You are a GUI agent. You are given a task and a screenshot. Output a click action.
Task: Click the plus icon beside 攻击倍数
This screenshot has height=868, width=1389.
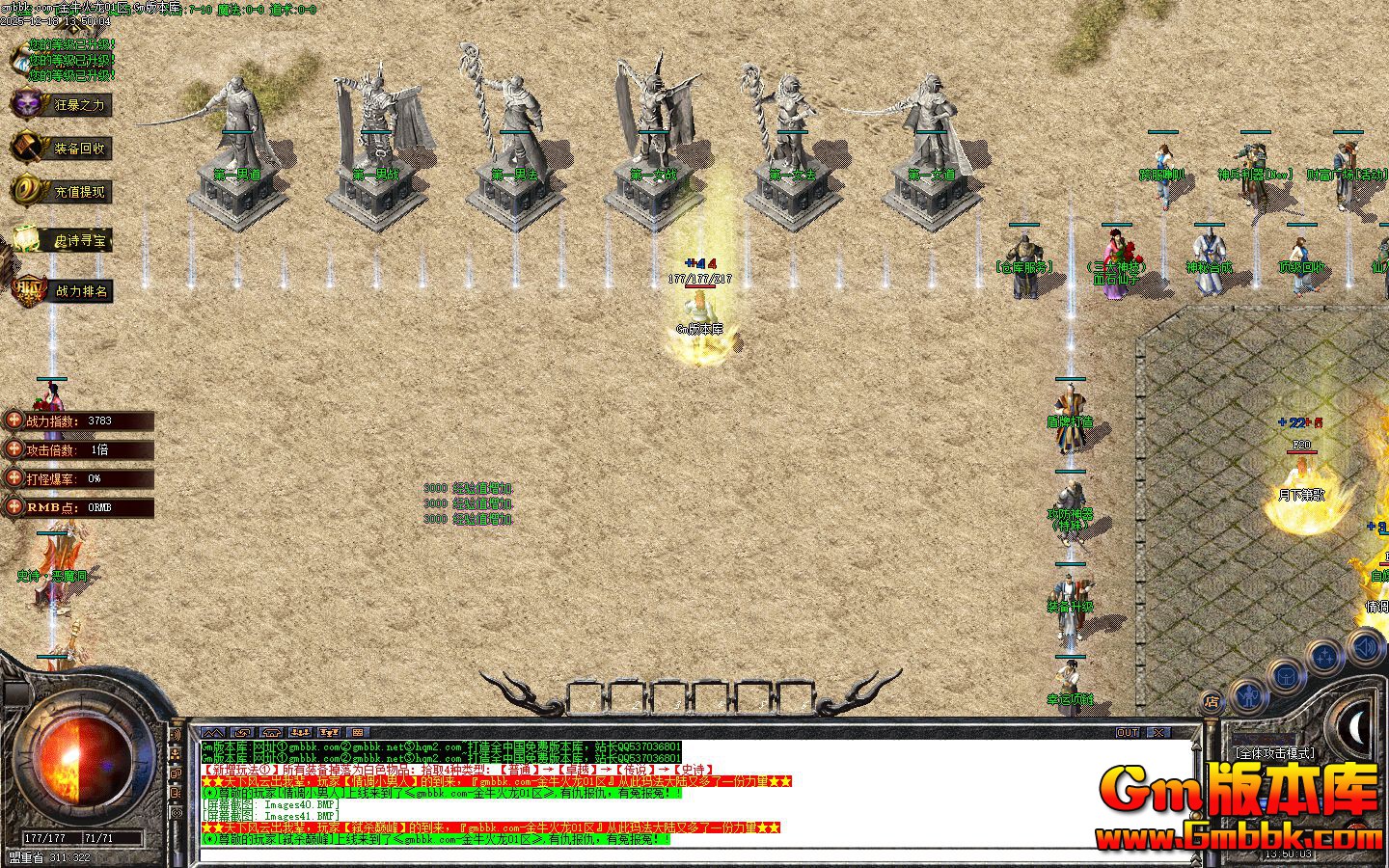point(14,449)
